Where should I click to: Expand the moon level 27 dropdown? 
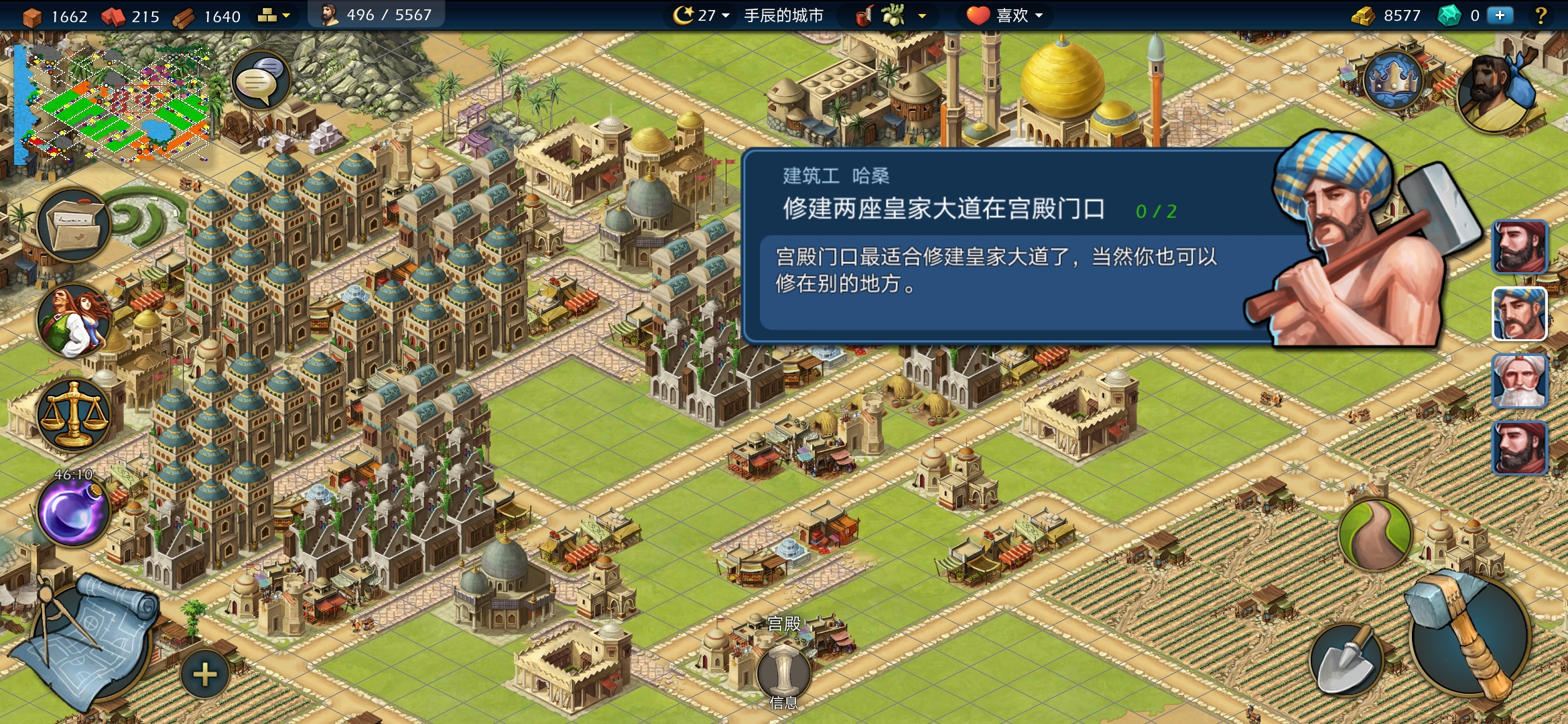[726, 15]
